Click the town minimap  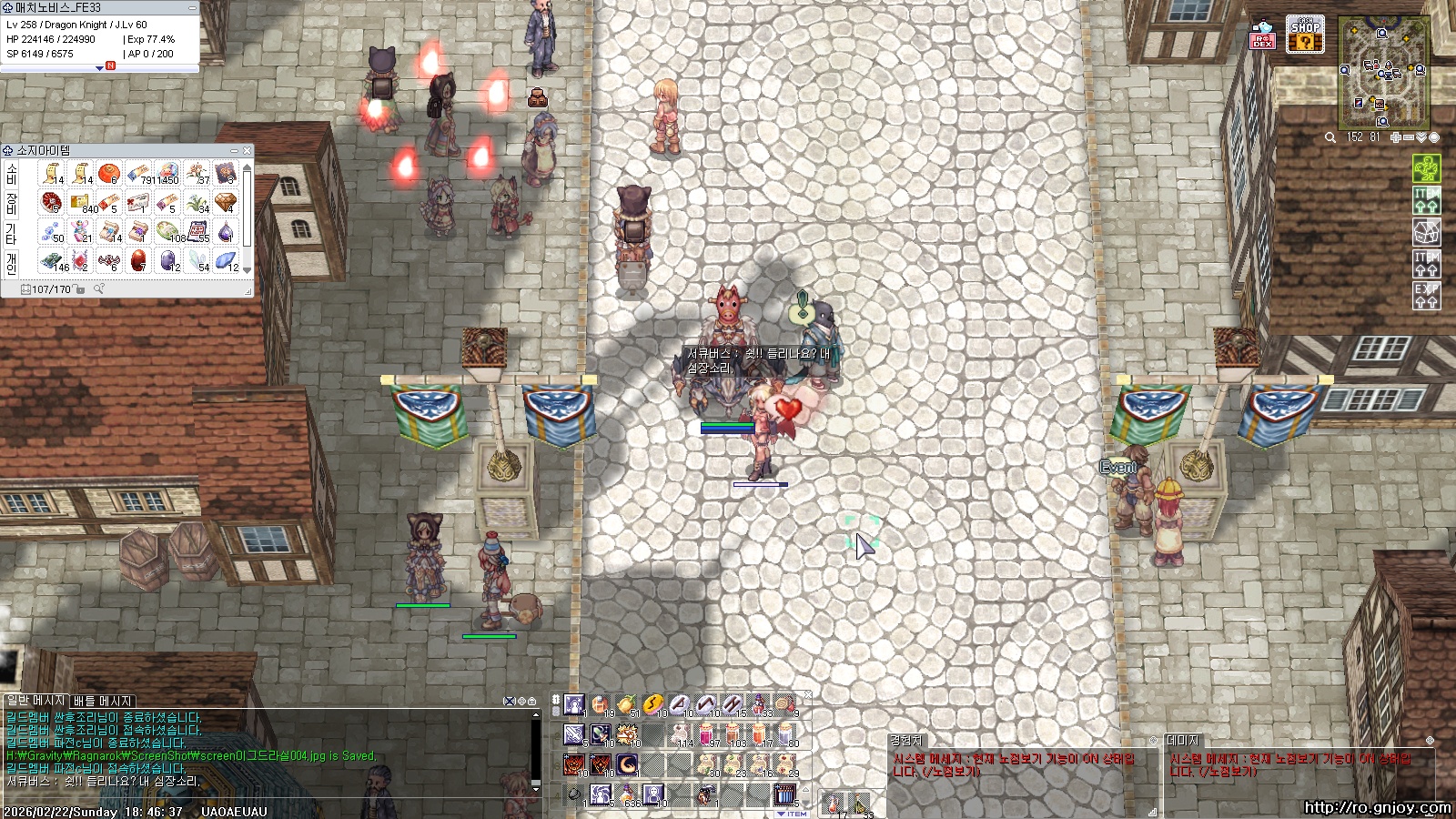1383,73
